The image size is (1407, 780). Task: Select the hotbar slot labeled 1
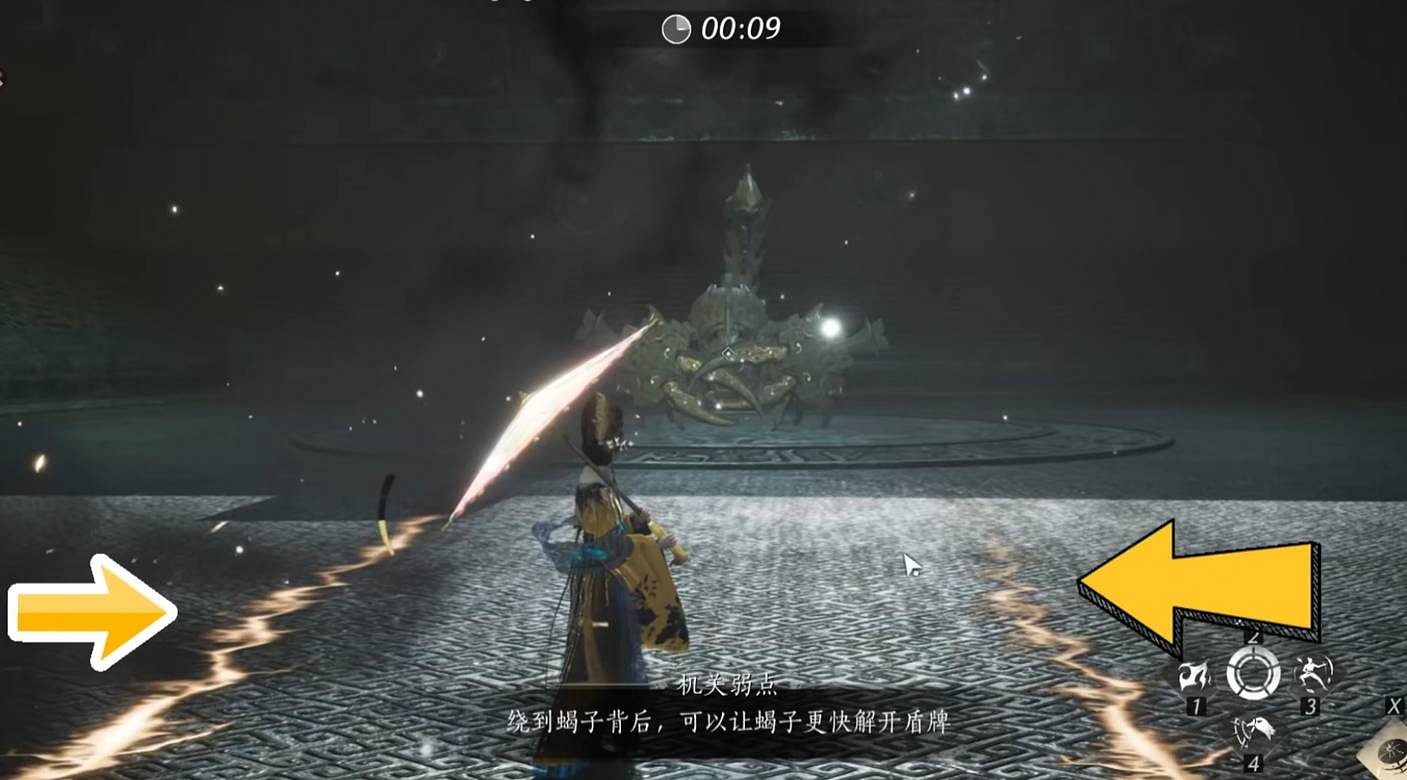(x=1195, y=705)
